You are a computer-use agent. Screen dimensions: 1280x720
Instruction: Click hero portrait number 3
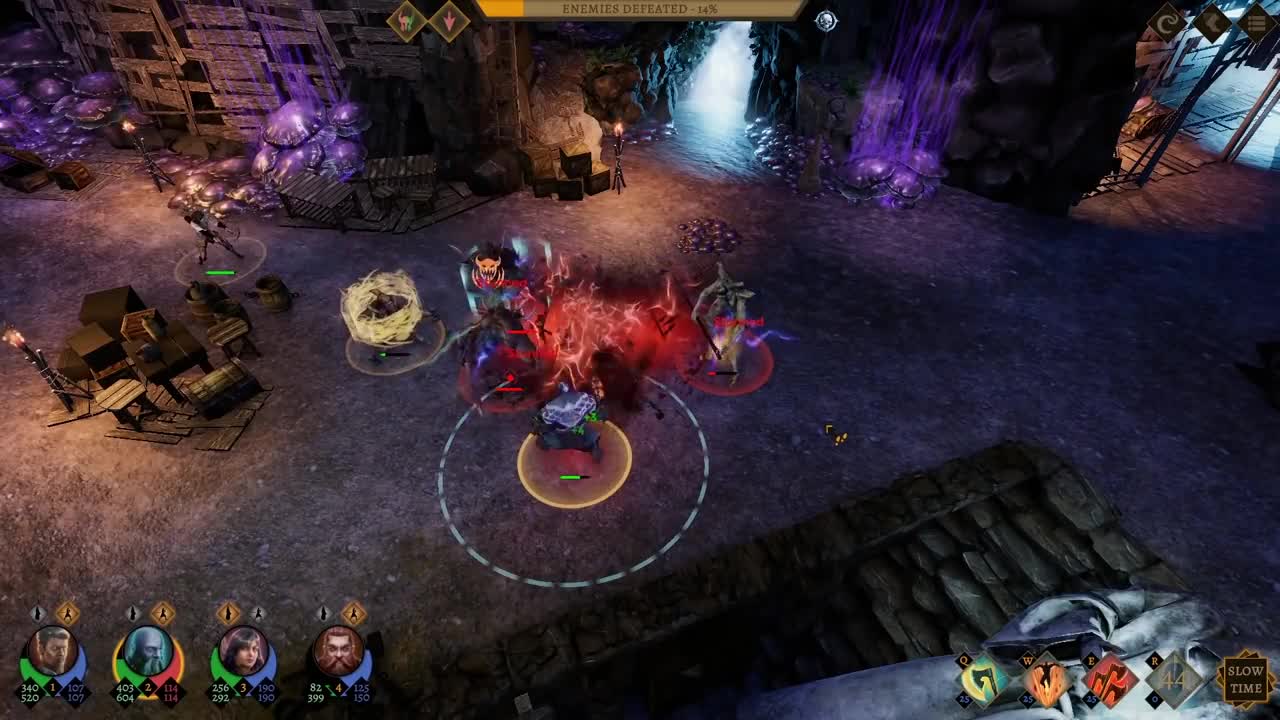click(243, 650)
